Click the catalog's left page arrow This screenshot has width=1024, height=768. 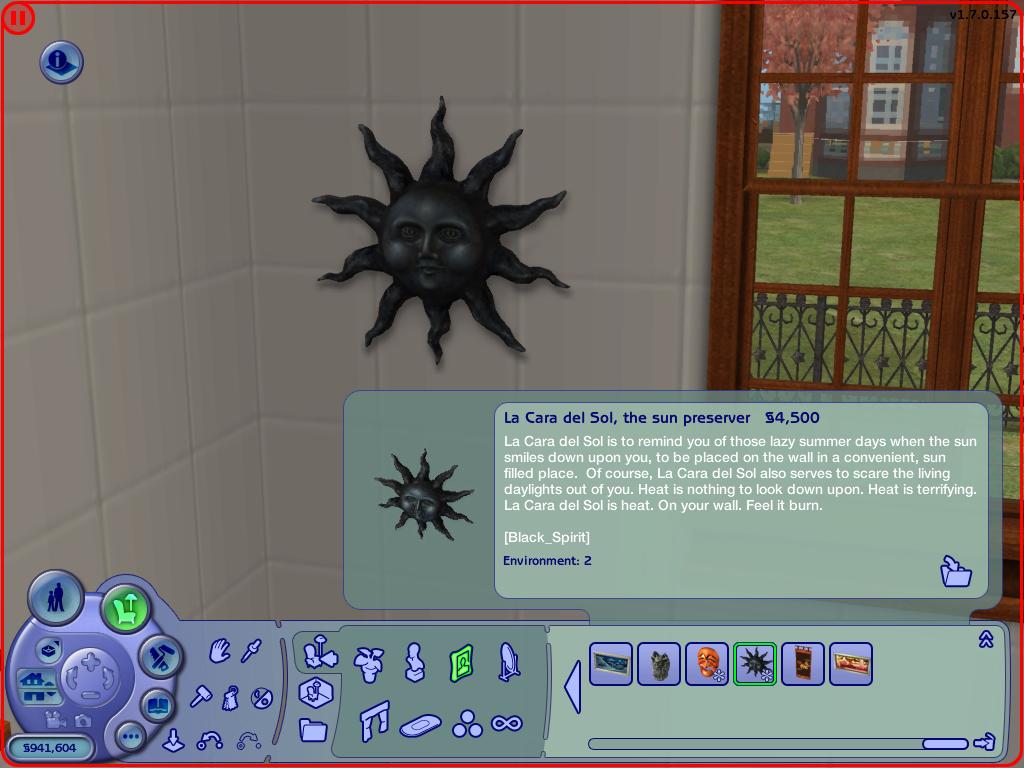pyautogui.click(x=573, y=687)
